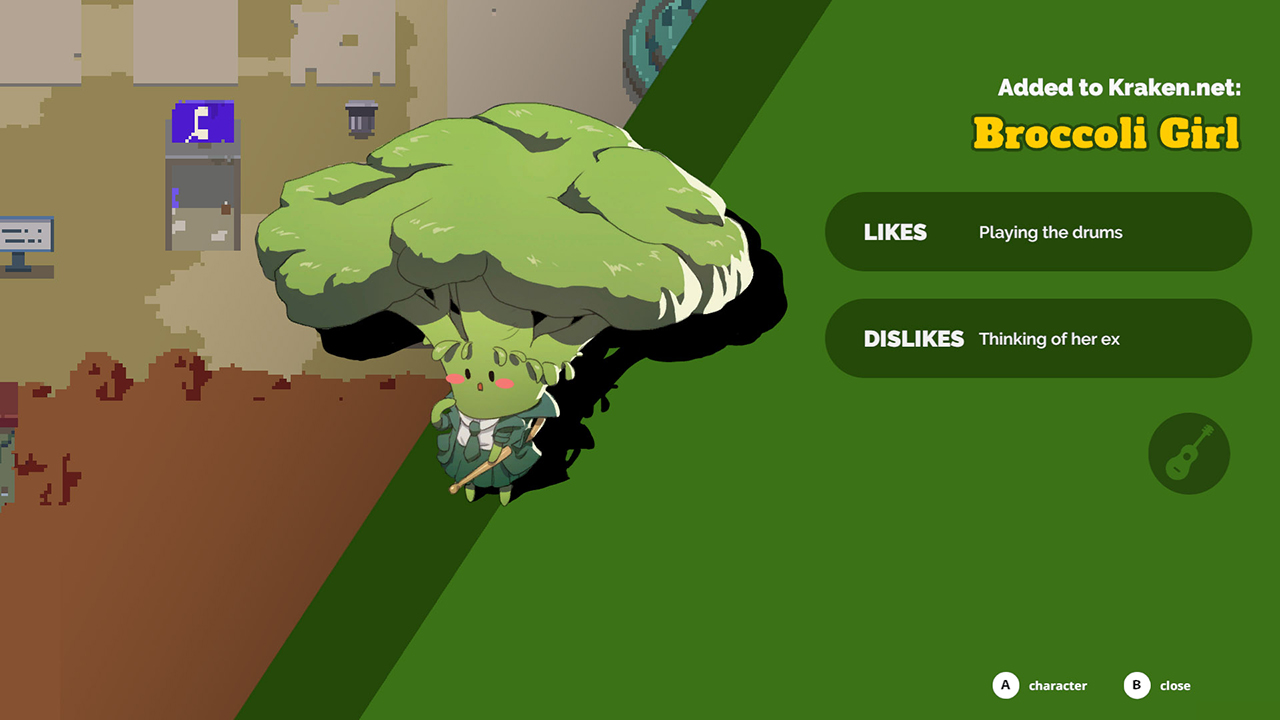Click the white B button icon
1280x720 pixels.
point(1136,686)
